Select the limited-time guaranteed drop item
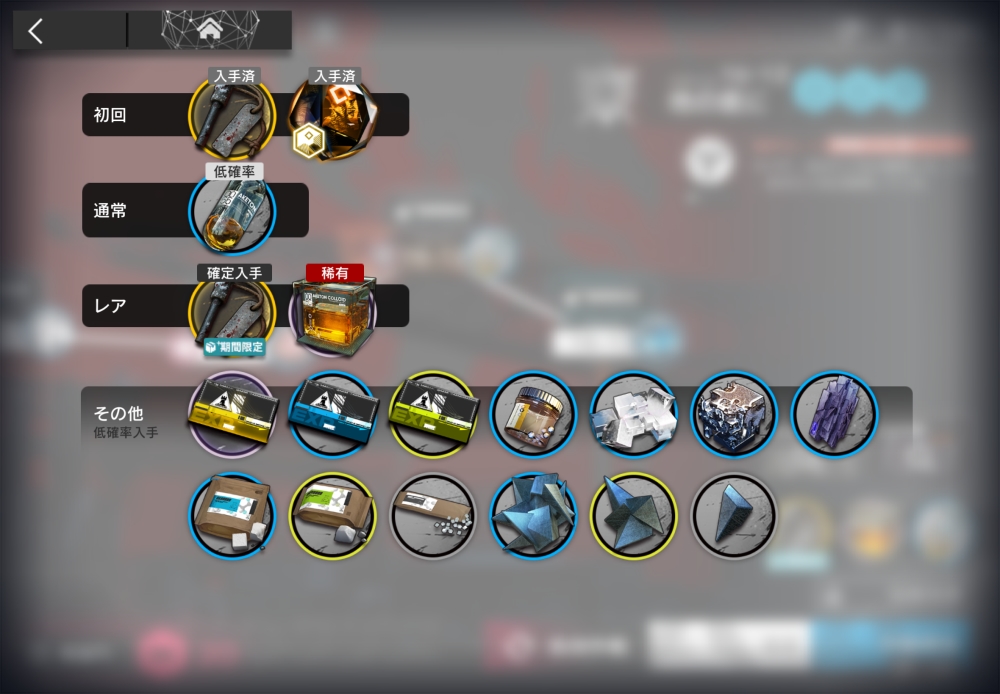 pyautogui.click(x=232, y=311)
